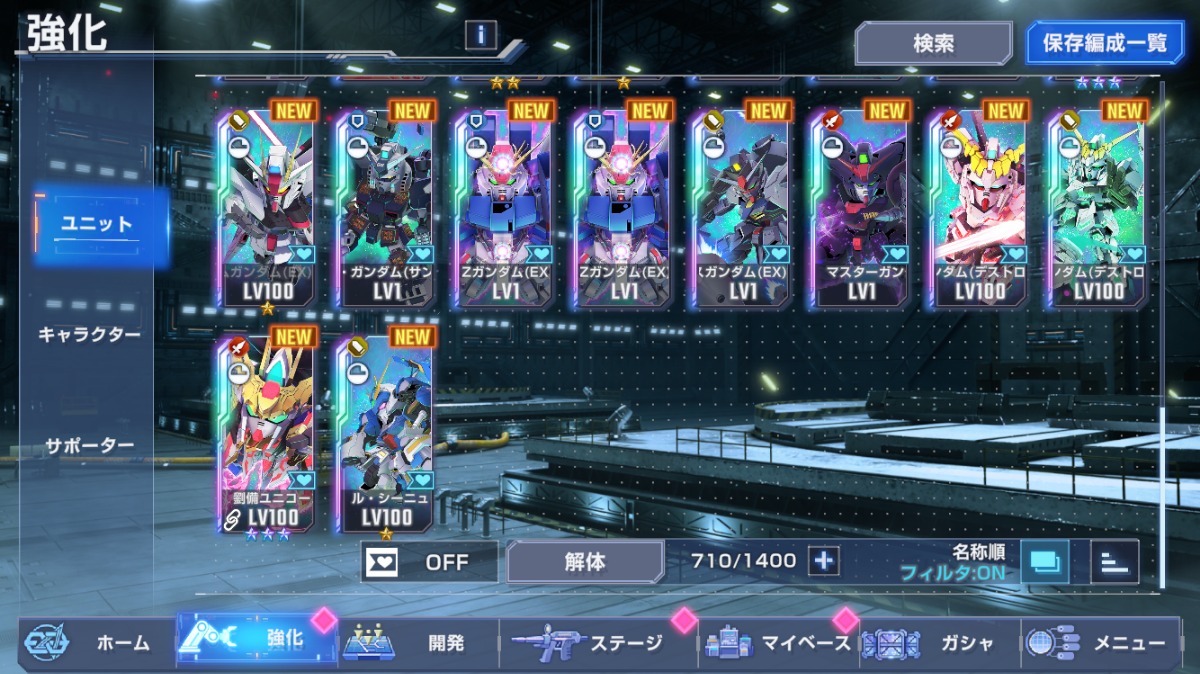Choose the ガンダム(サンダーボルト) LV1 unit card
The width and height of the screenshot is (1200, 674).
385,208
